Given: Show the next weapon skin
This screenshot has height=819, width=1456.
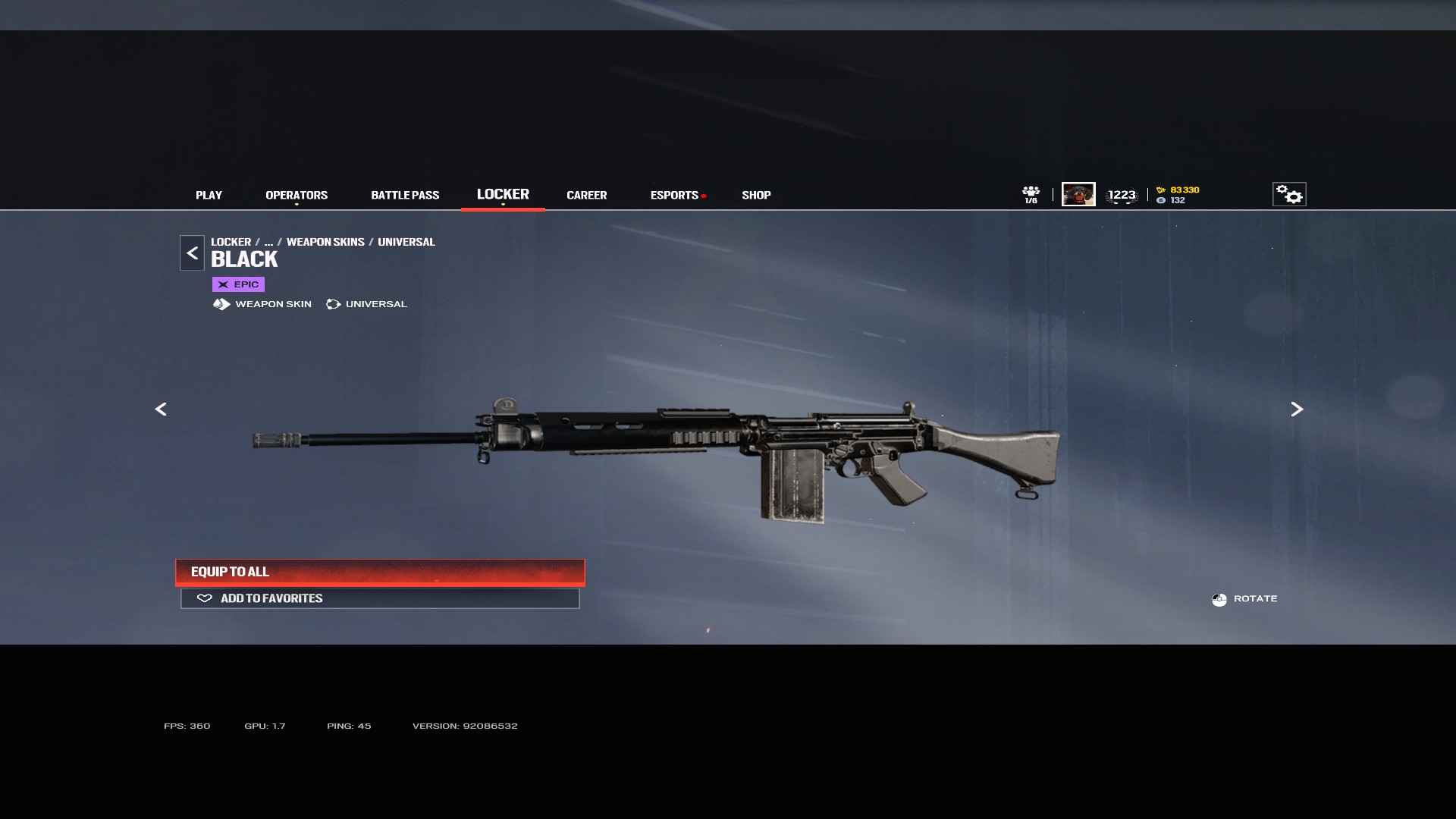Looking at the screenshot, I should (1297, 409).
